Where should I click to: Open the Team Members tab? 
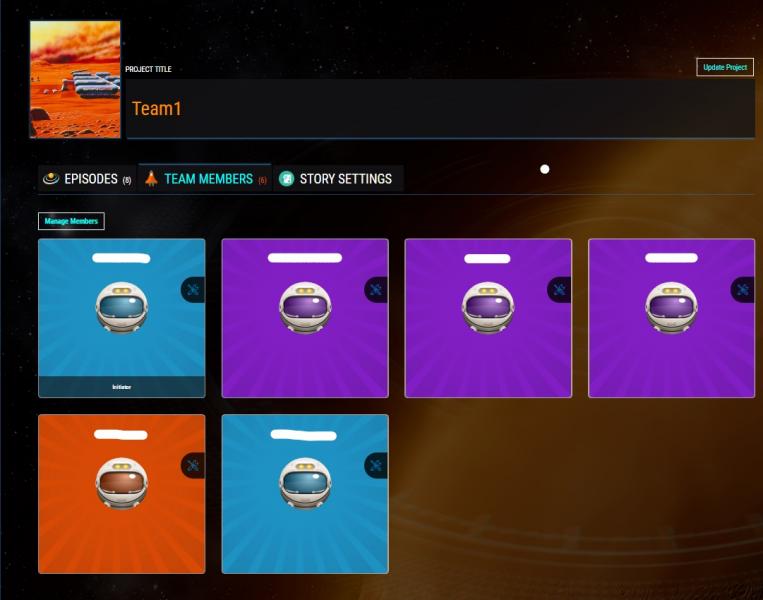pyautogui.click(x=205, y=179)
